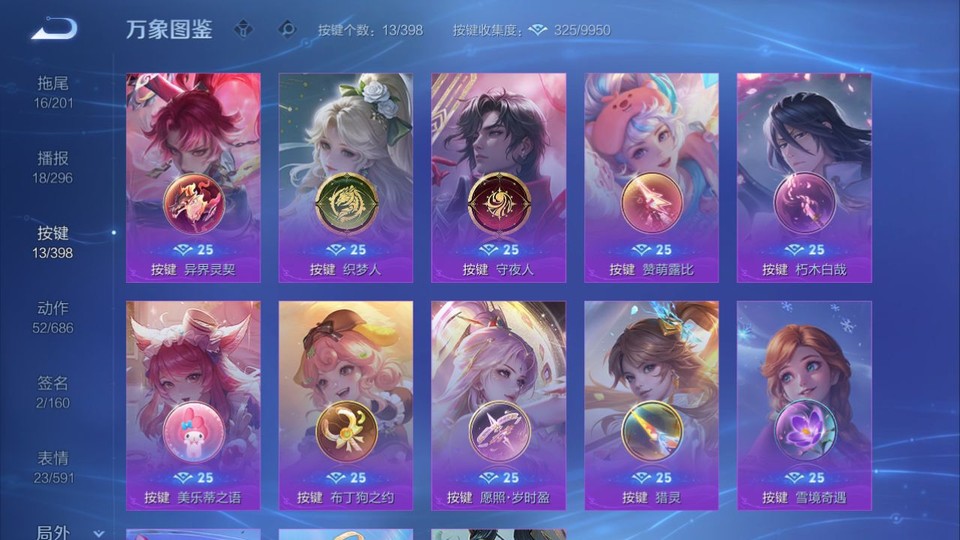View the 美乐蒂之语 button skin card
This screenshot has width=960, height=540.
[x=193, y=405]
